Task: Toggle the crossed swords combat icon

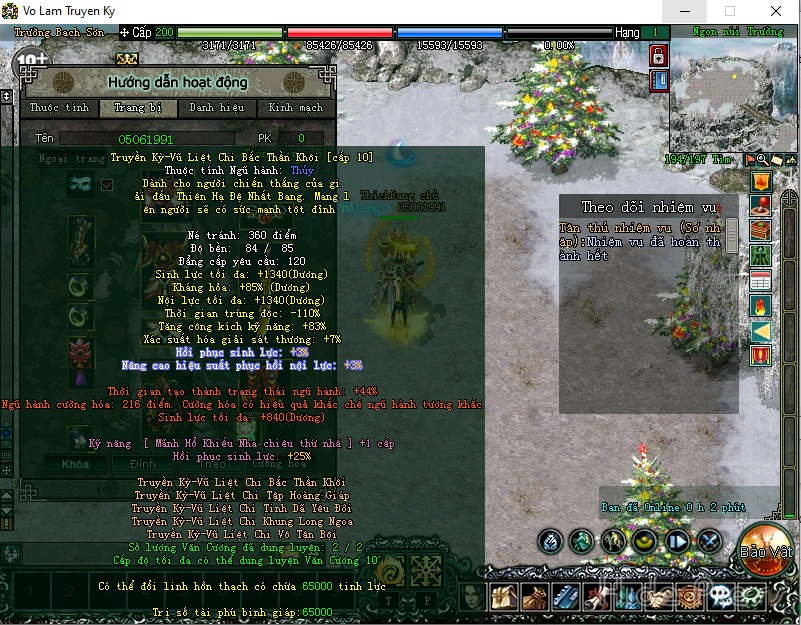Action: pos(709,542)
